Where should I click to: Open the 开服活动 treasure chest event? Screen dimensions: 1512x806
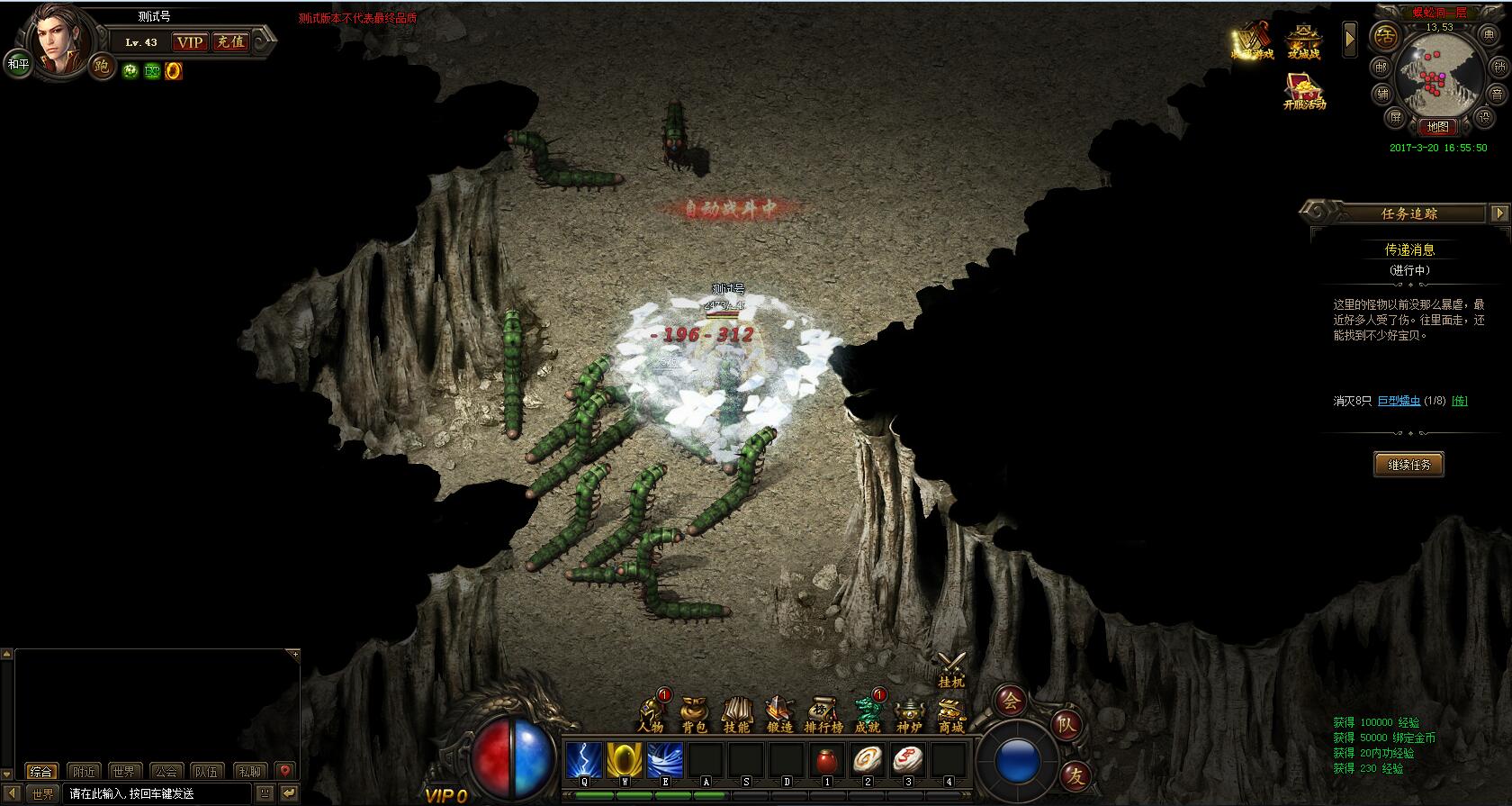pyautogui.click(x=1304, y=92)
